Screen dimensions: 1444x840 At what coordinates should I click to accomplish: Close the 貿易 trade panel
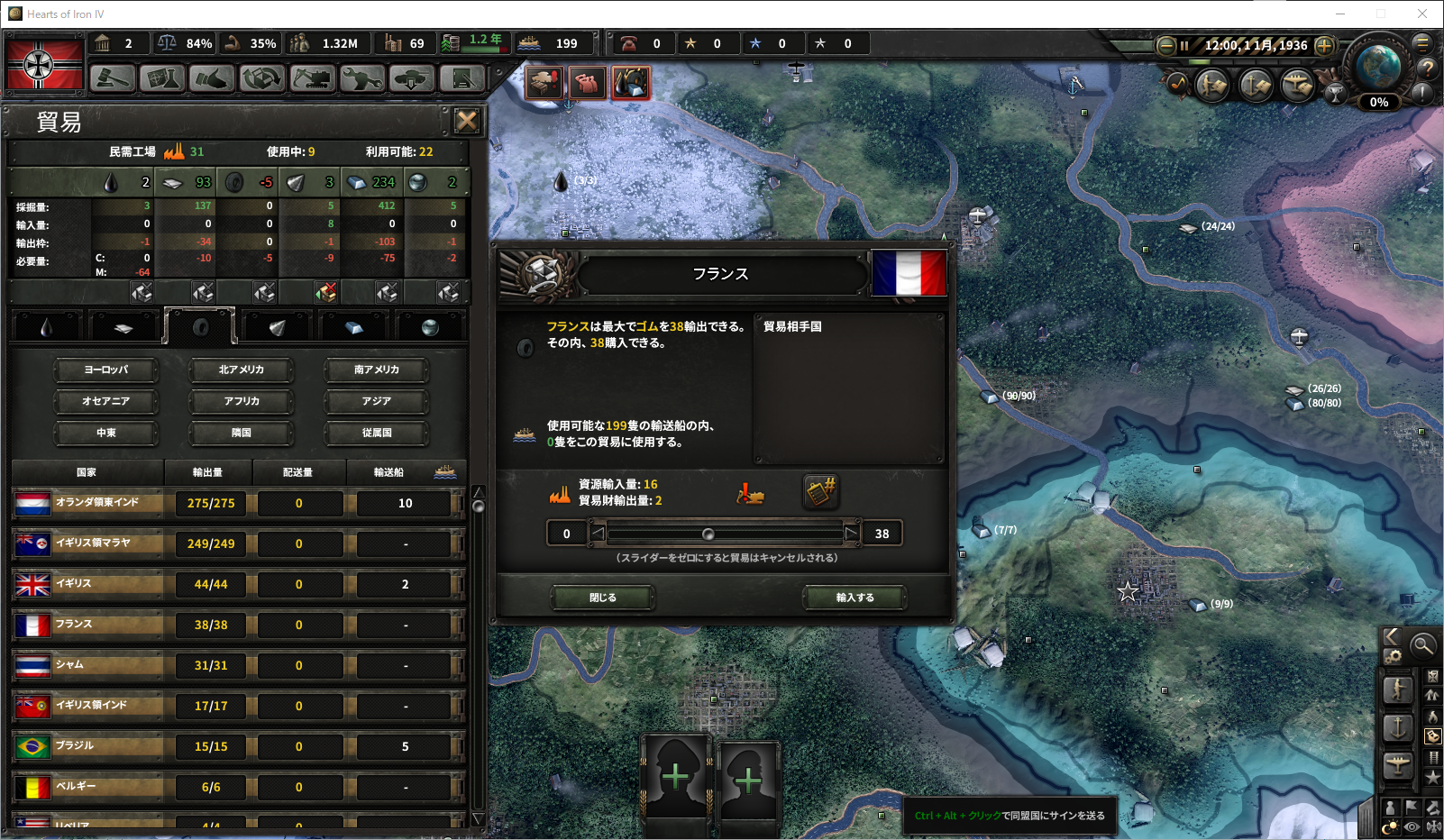pos(466,121)
